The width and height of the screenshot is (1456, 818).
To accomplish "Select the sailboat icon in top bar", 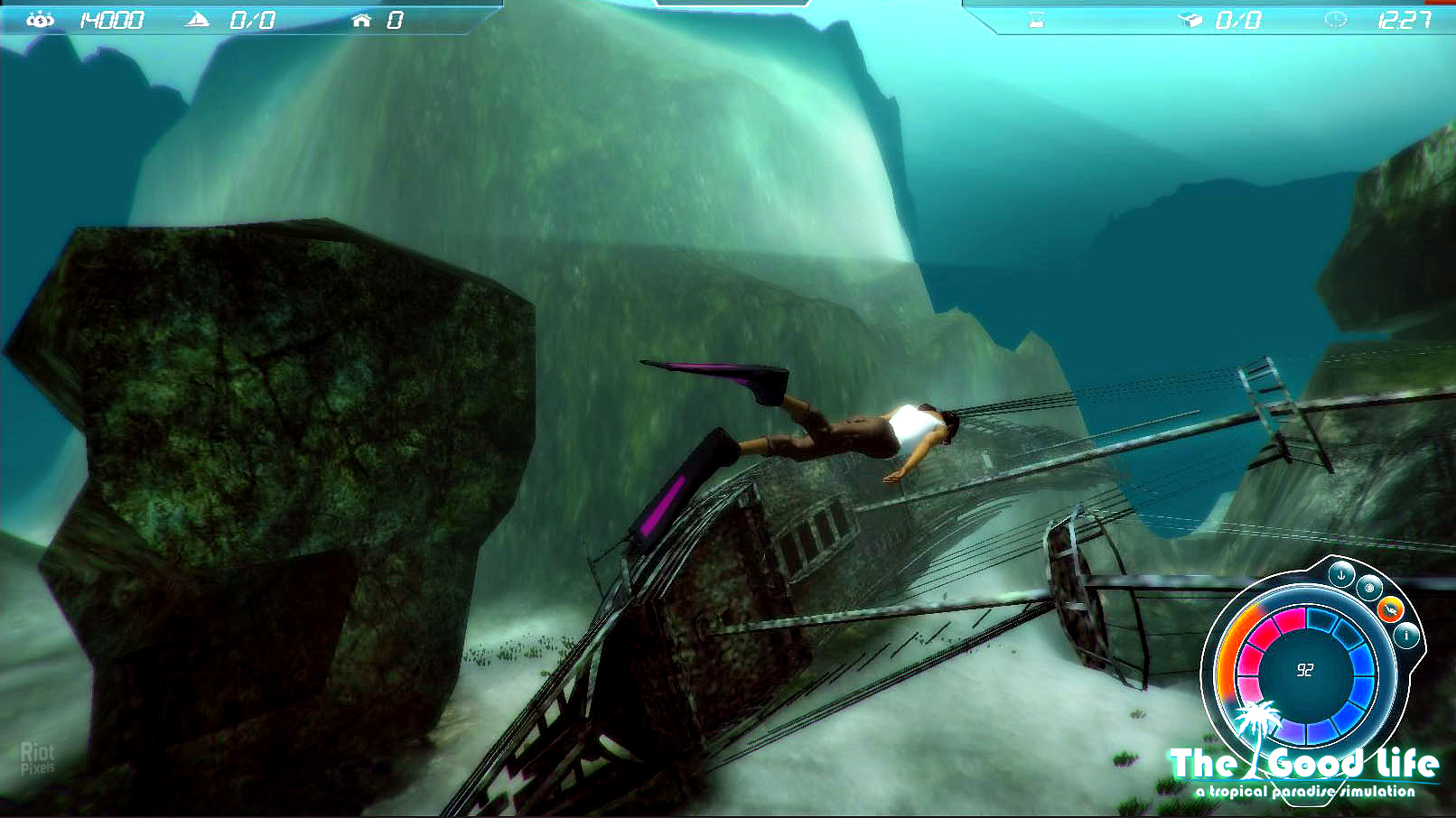I will [197, 20].
